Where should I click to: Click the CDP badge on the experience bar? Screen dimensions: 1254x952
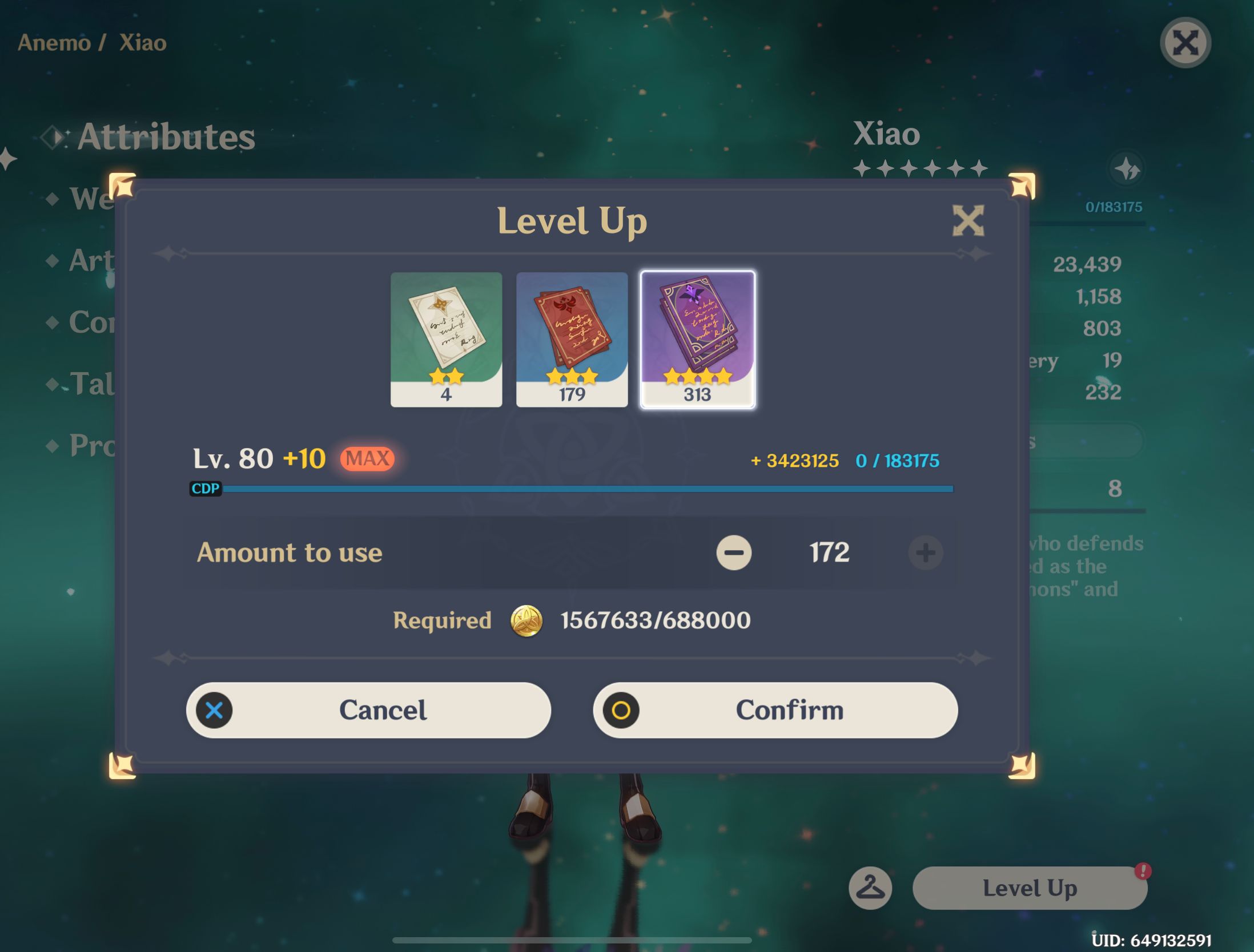[206, 489]
